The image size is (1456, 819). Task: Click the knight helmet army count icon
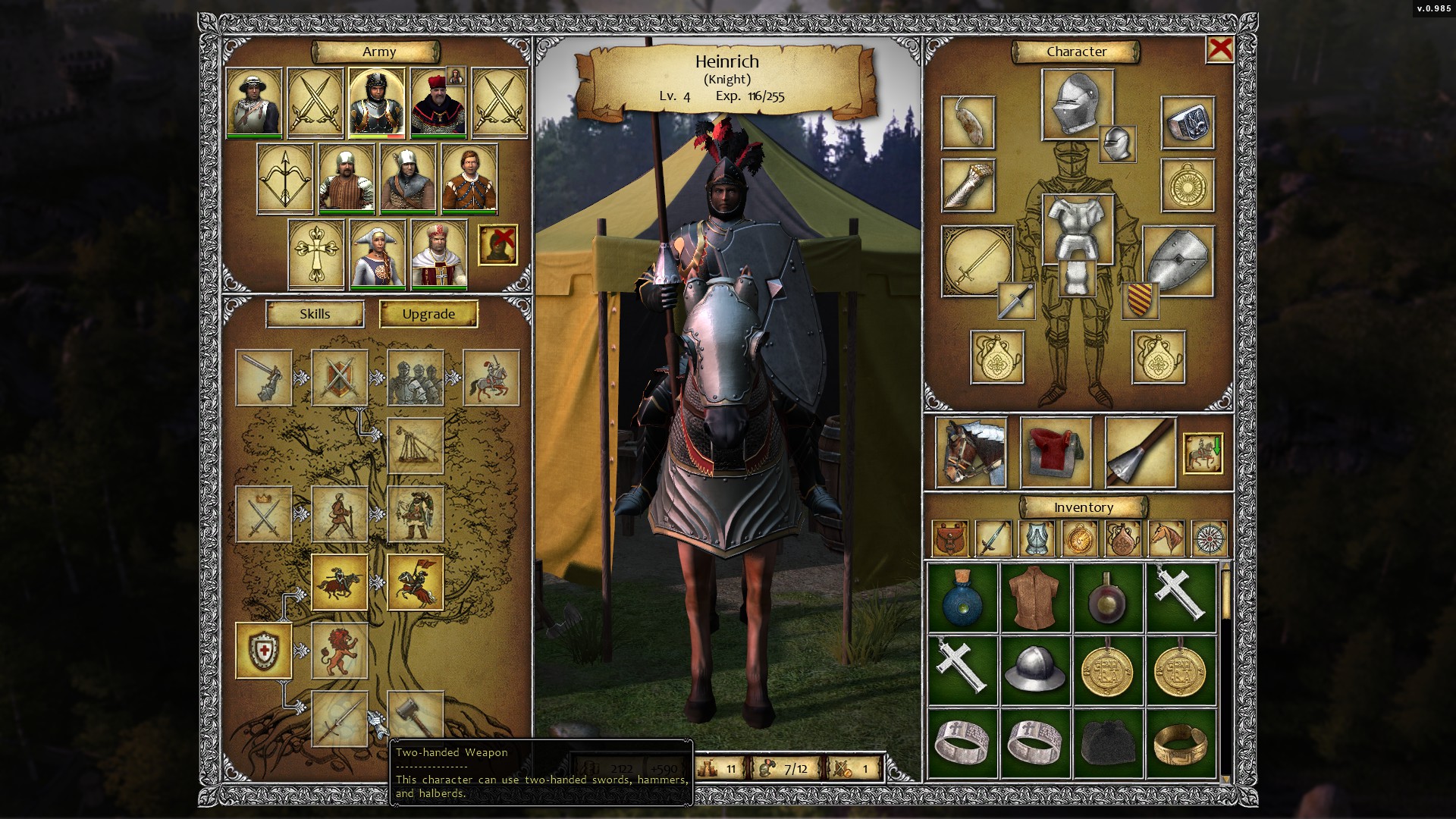(767, 768)
